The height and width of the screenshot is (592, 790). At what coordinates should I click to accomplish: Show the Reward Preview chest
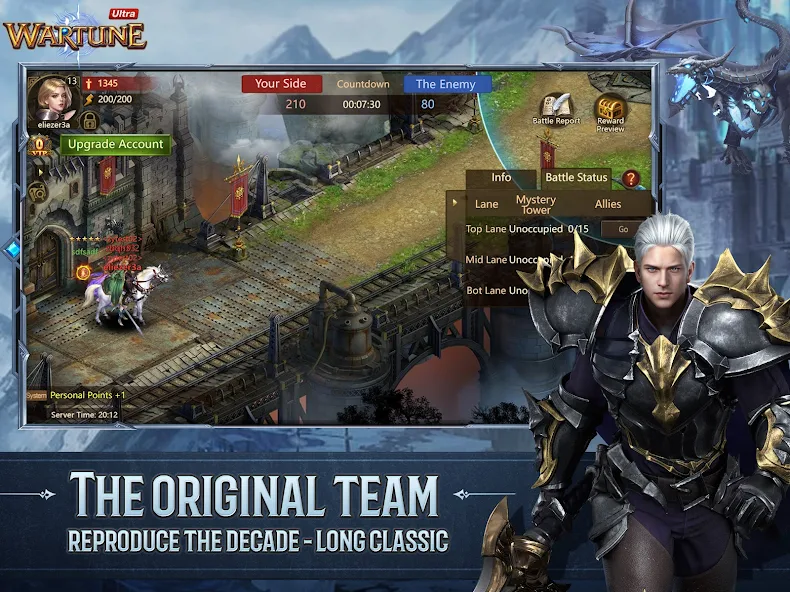(610, 110)
